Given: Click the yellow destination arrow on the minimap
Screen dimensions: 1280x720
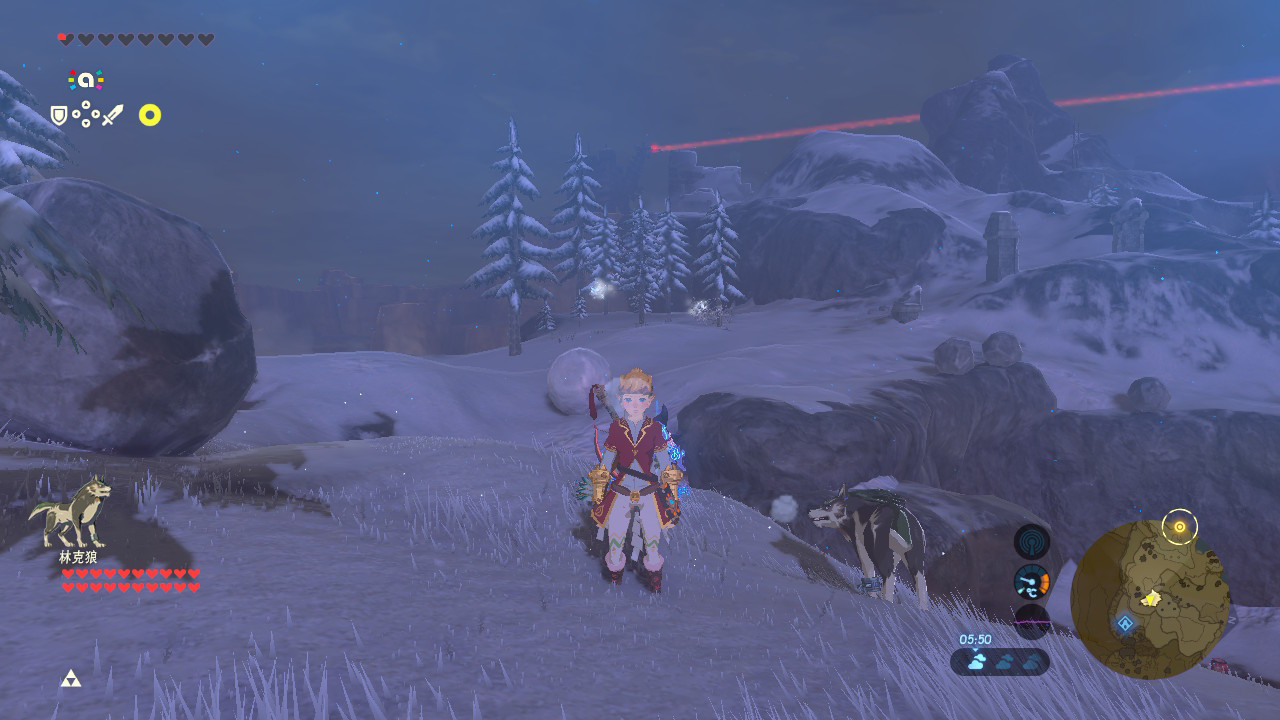Looking at the screenshot, I should click(x=1149, y=598).
